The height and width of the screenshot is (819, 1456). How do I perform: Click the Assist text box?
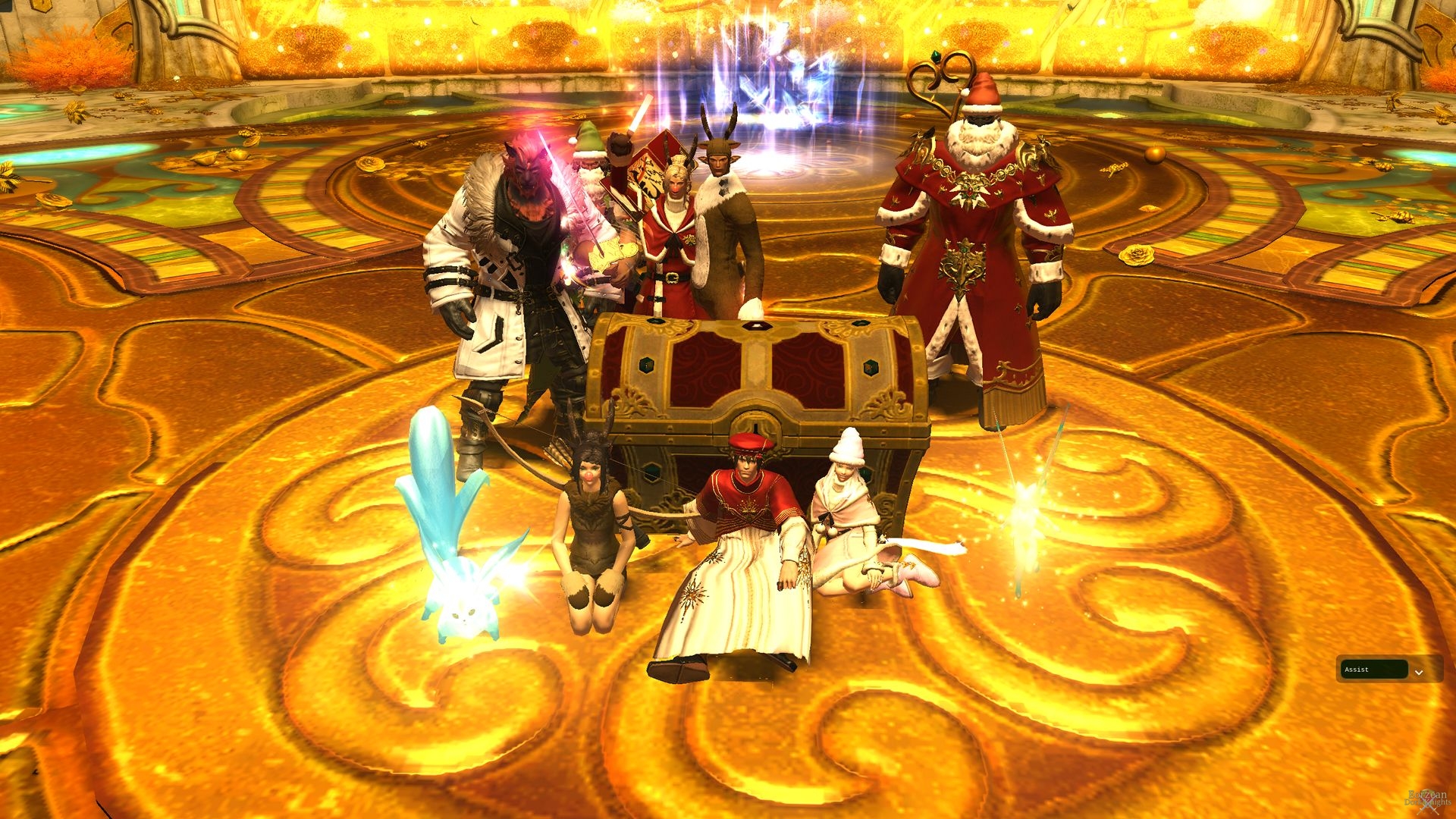[1374, 670]
